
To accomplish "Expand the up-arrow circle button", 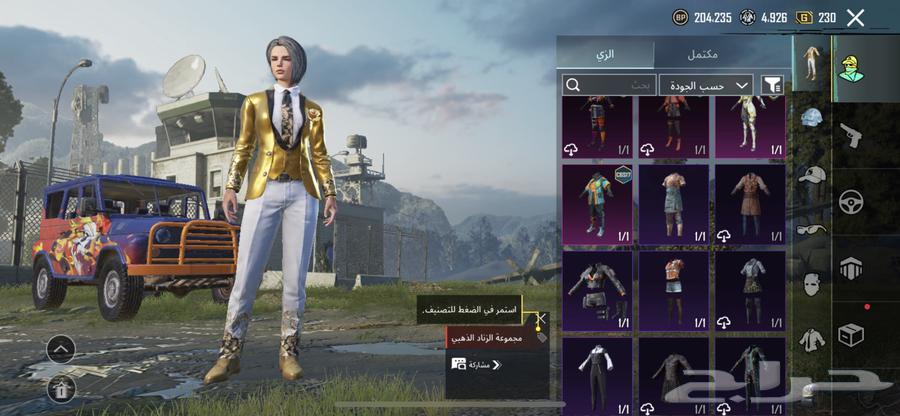I will point(61,350).
